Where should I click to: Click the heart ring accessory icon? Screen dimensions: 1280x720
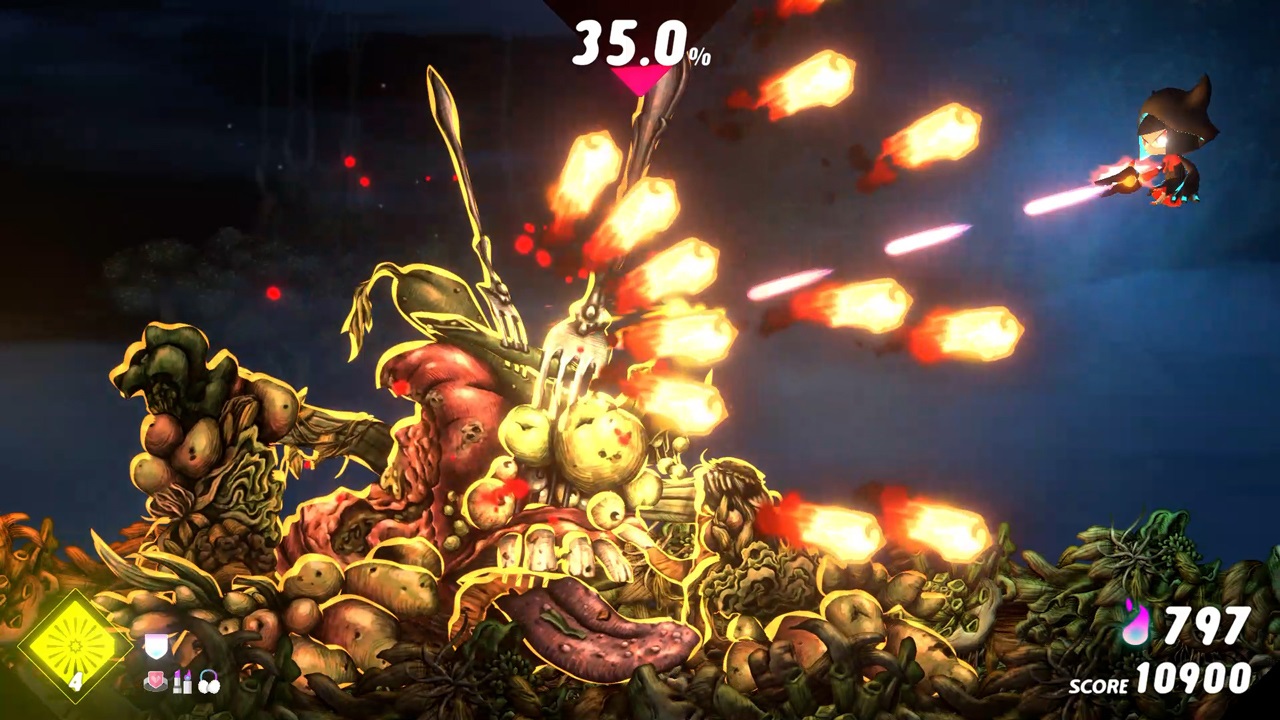[x=154, y=681]
